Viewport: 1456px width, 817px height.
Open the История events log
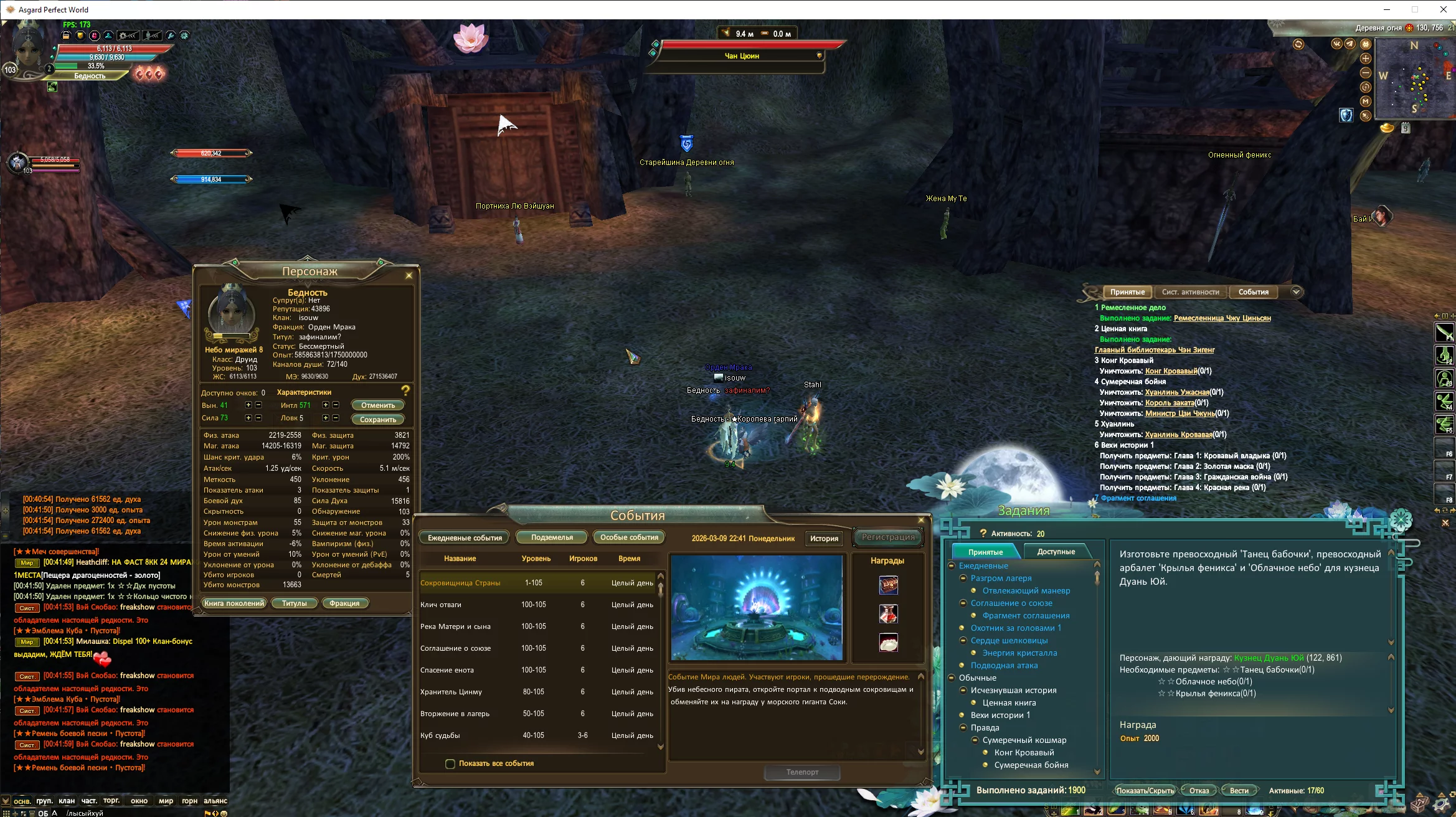pos(824,539)
